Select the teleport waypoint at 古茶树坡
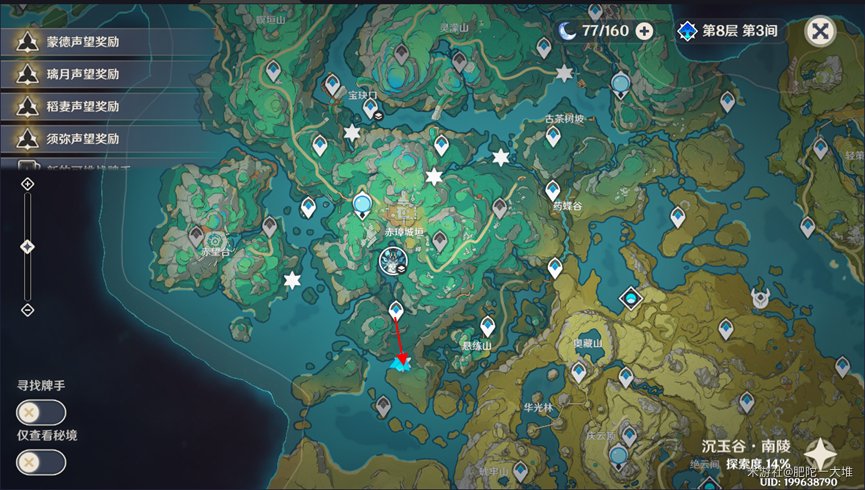Viewport: 865px width, 490px height. coord(553,135)
